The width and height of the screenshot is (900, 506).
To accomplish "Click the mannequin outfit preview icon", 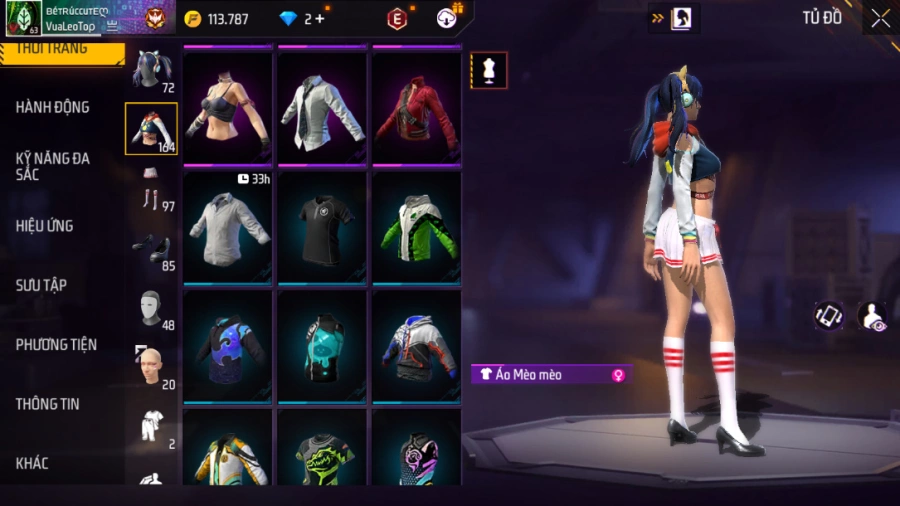I will pos(489,71).
